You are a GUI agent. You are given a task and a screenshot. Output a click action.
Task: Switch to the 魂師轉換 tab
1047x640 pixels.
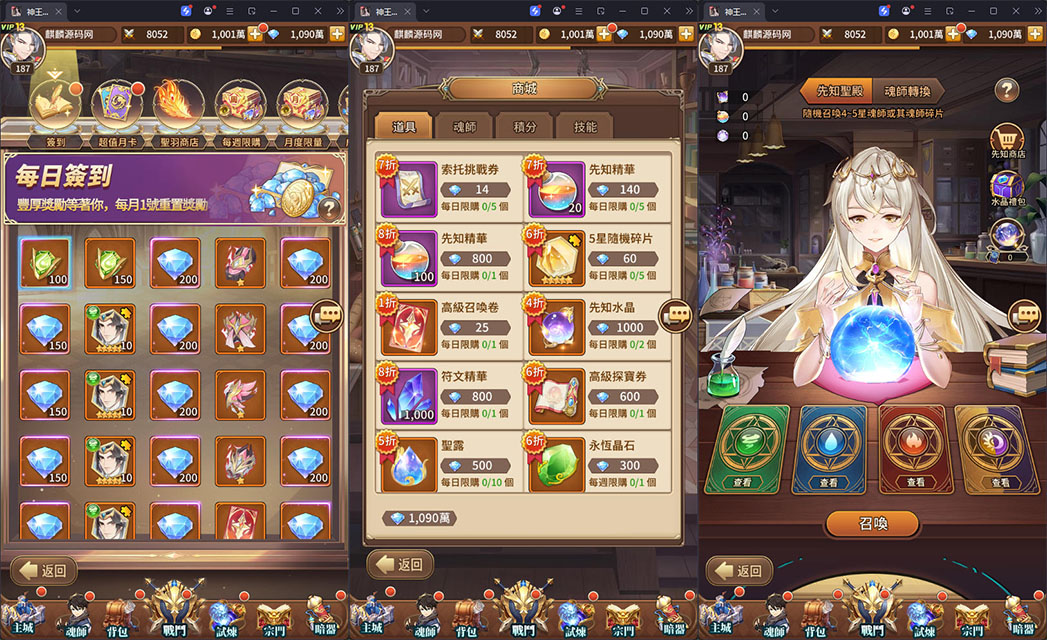(914, 91)
